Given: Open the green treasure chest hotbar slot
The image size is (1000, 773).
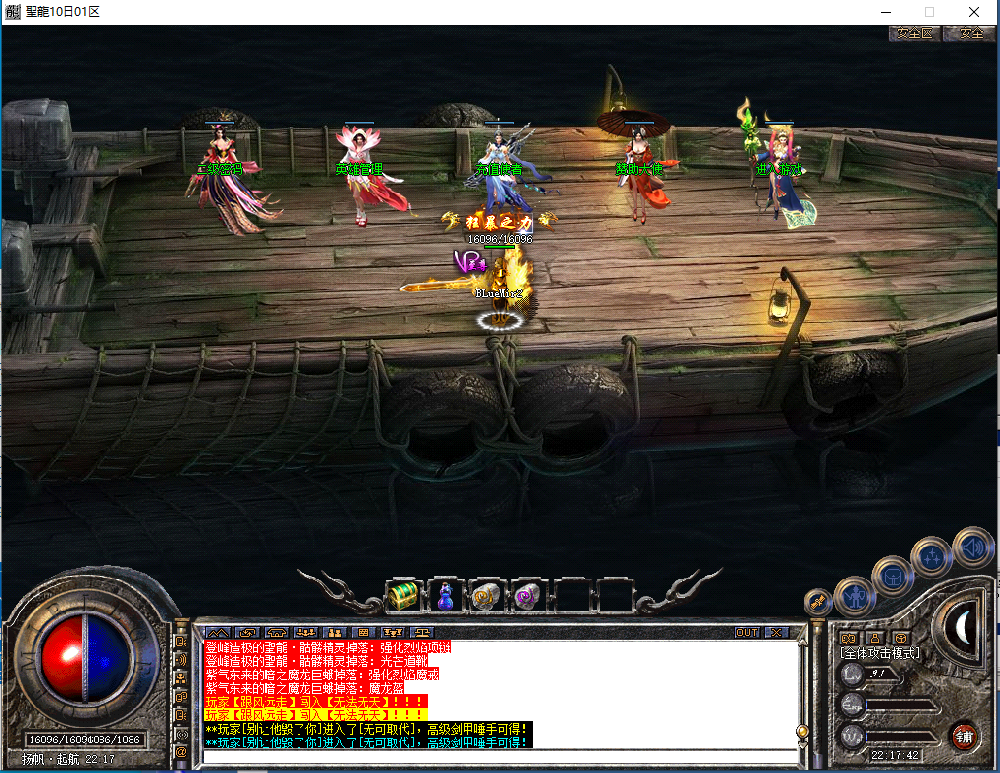Looking at the screenshot, I should [403, 596].
